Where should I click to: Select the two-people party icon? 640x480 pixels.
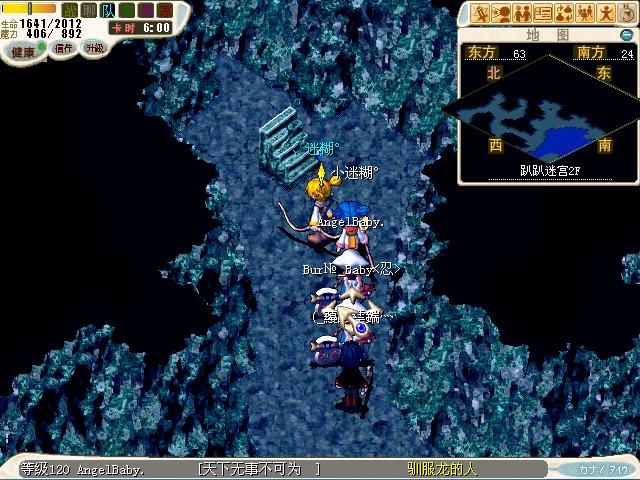coord(522,13)
